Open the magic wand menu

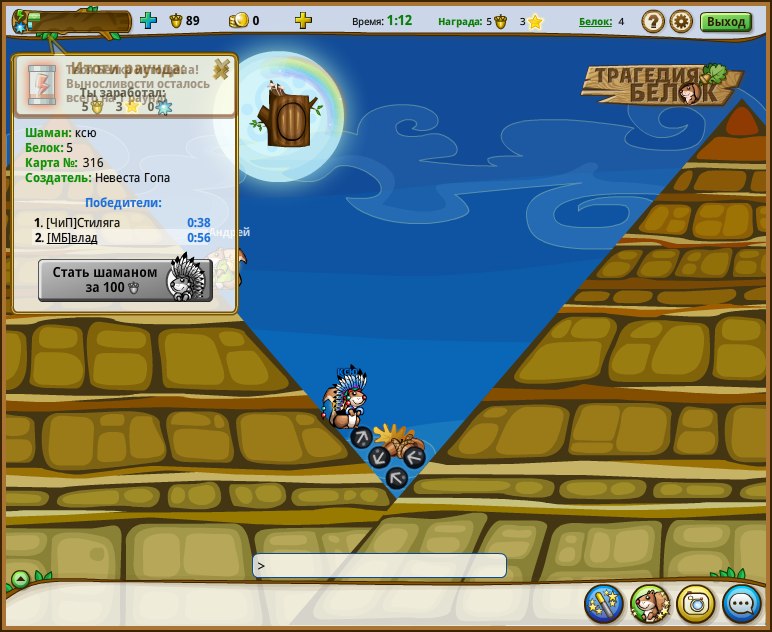[x=604, y=604]
